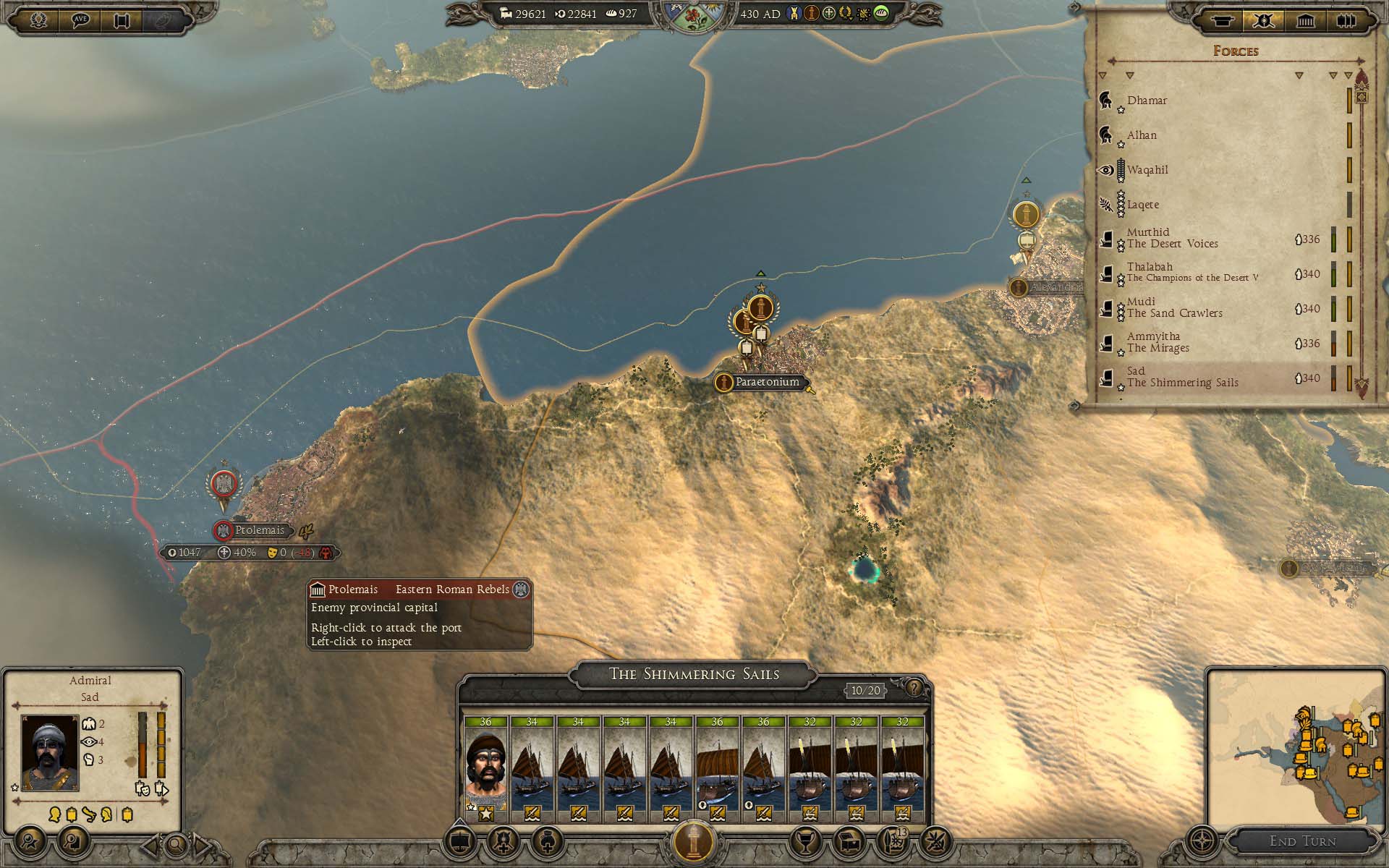Click the central lighthouse faction button
The image size is (1389, 868).
[x=694, y=841]
